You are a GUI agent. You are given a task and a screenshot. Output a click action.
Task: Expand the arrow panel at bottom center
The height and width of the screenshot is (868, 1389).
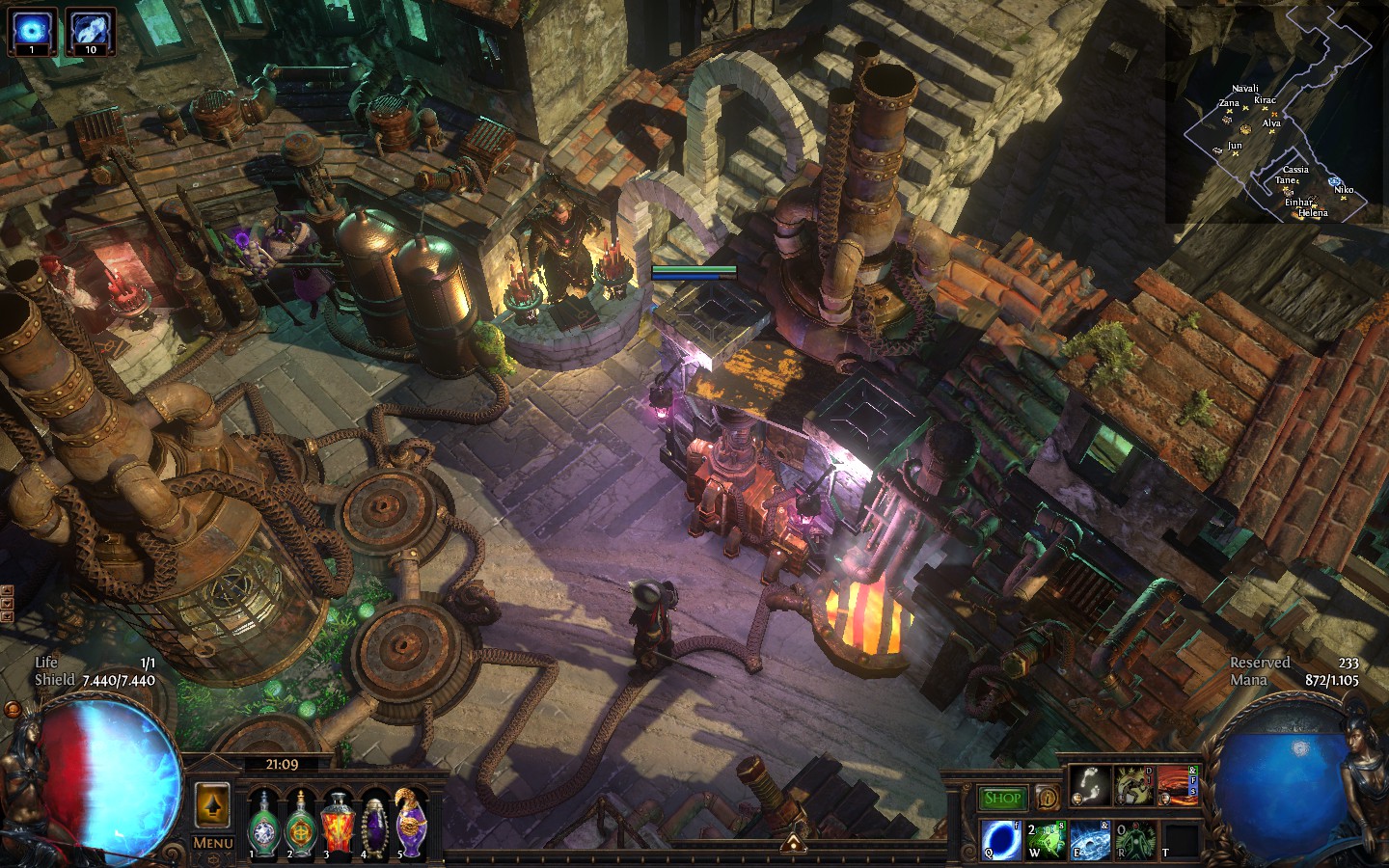click(796, 845)
